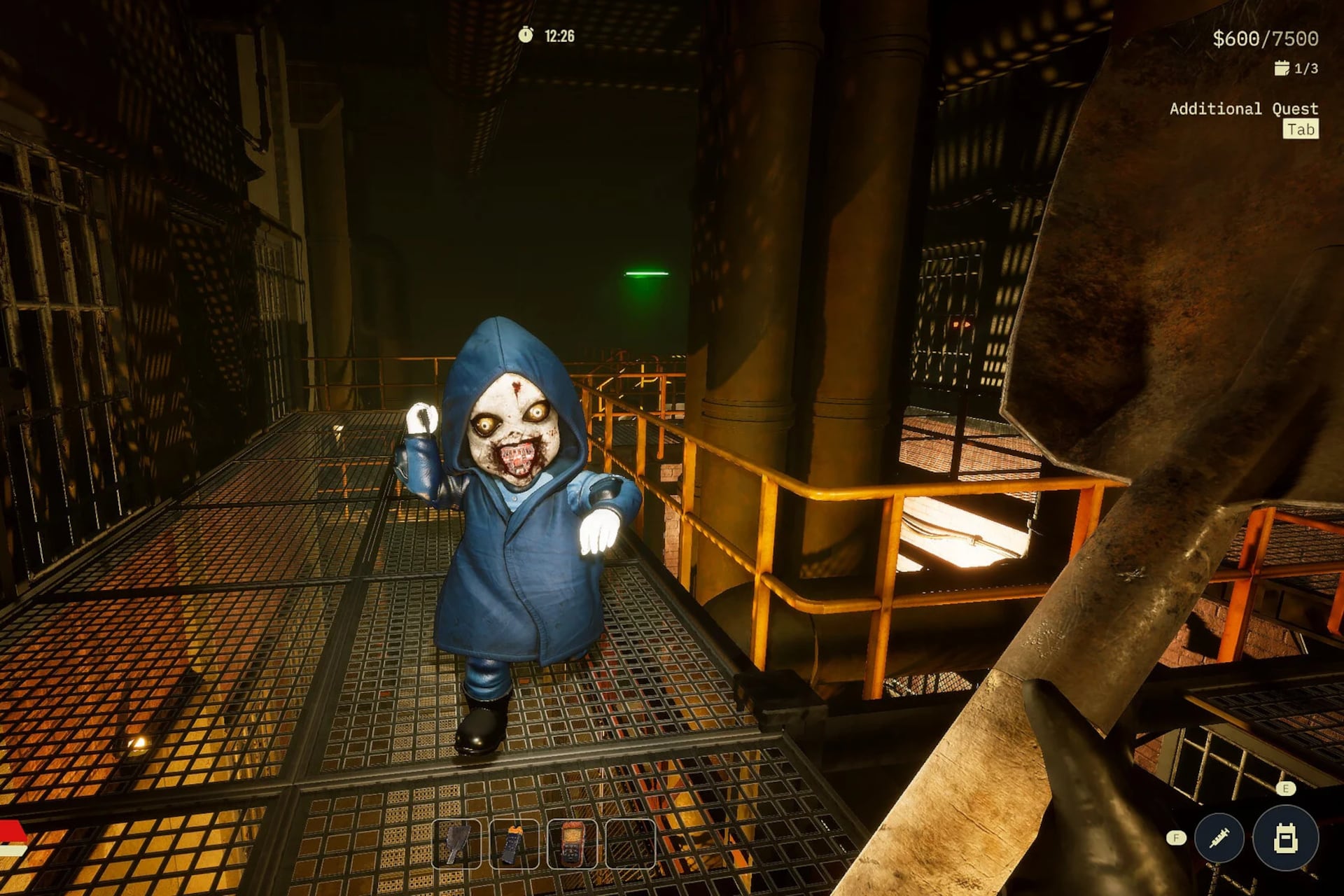Viewport: 1344px width, 896px height.
Task: Select the orange-topped walkie-talkie hotbar slot
Action: tap(514, 843)
